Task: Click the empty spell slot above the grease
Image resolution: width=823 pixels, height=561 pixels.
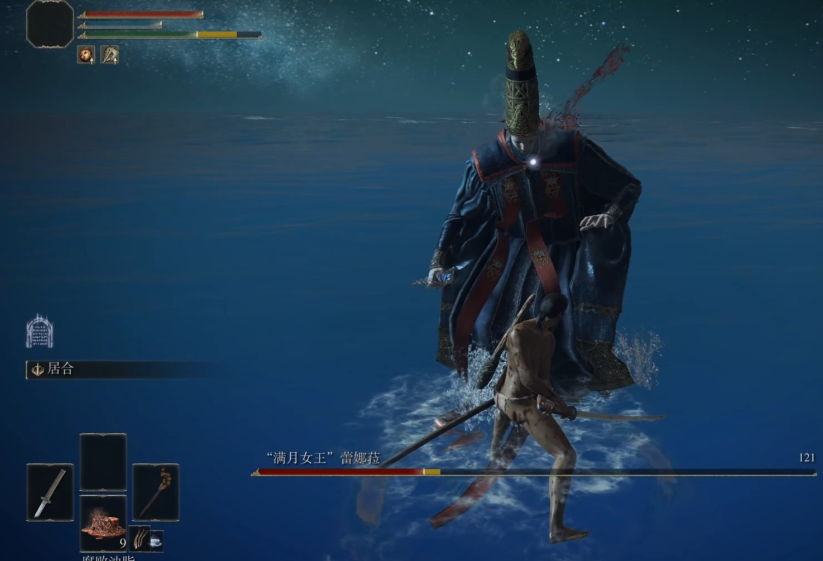Action: pos(103,462)
